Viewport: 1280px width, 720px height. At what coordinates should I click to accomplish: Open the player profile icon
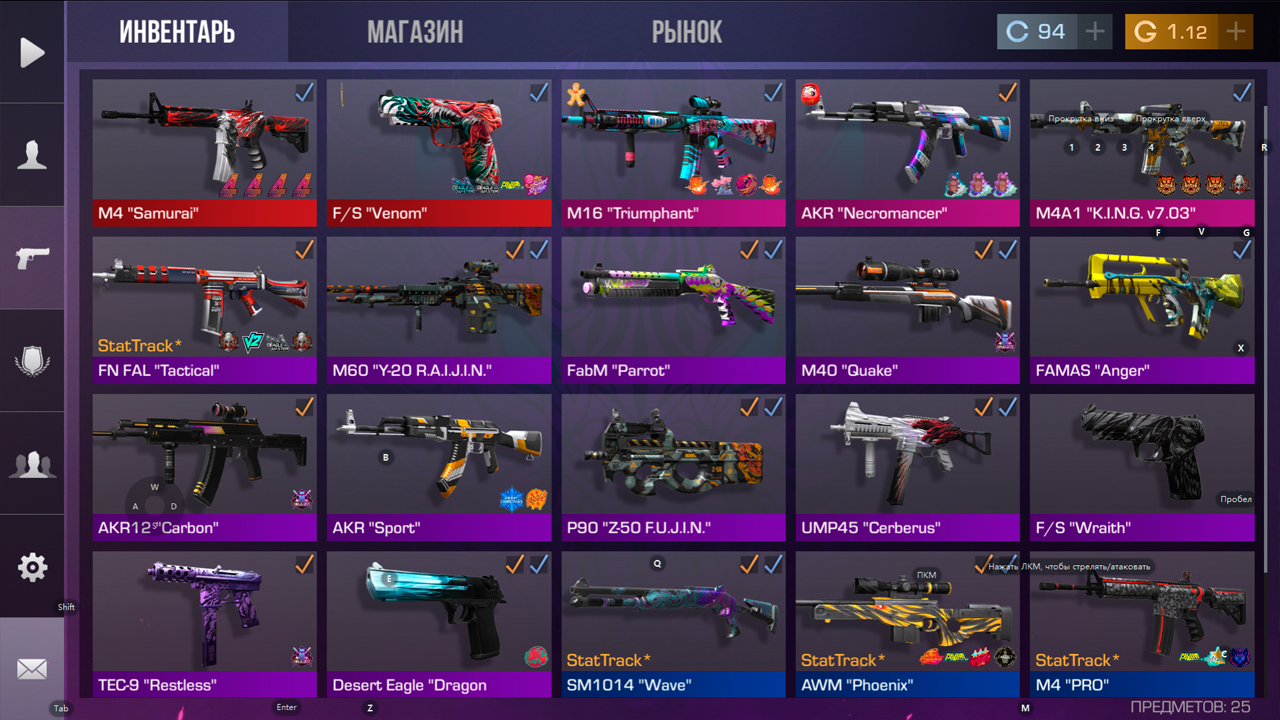[x=32, y=155]
